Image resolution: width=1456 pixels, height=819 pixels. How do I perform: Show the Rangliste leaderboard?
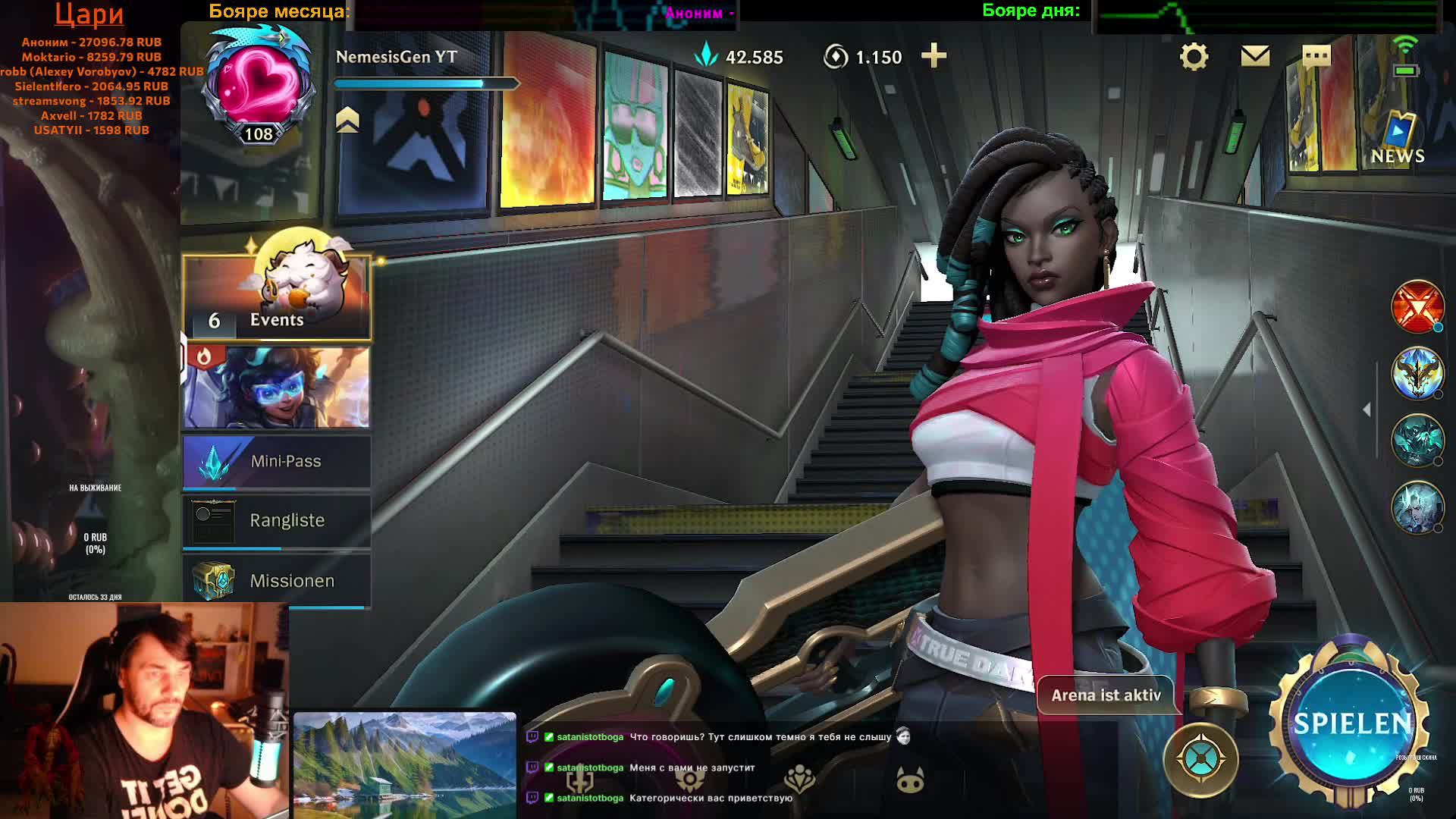coord(277,521)
